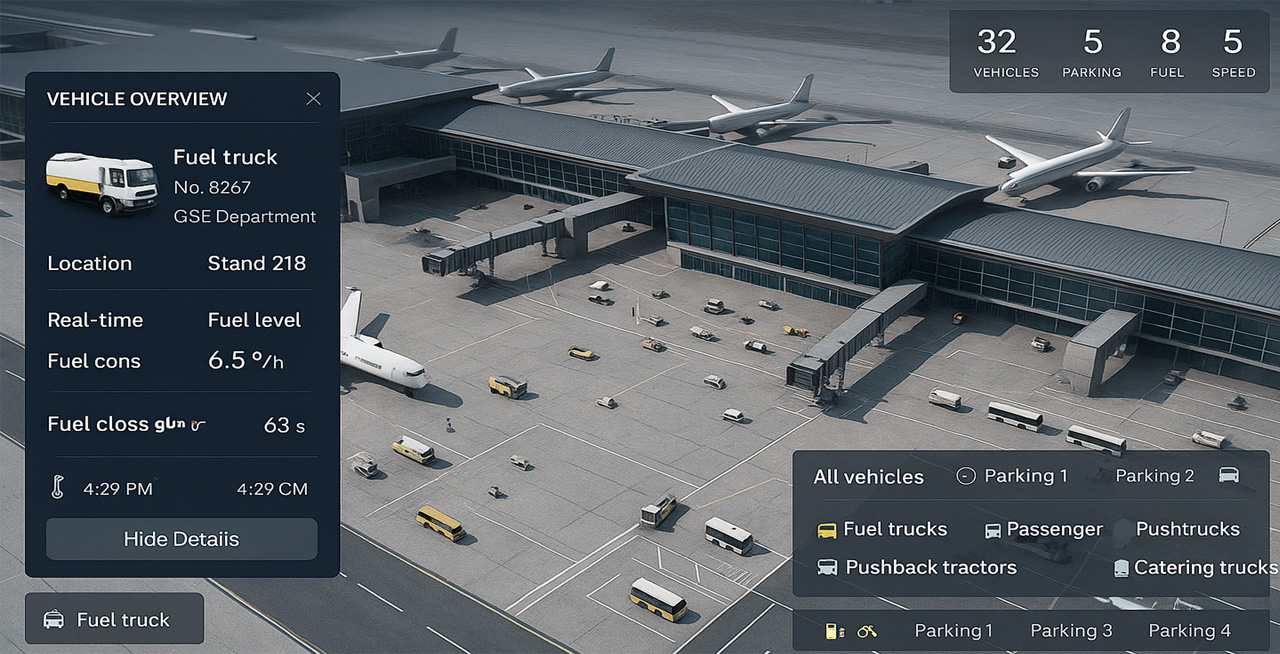Select the fuel truck thumbnail image
1280x654 pixels.
(102, 182)
